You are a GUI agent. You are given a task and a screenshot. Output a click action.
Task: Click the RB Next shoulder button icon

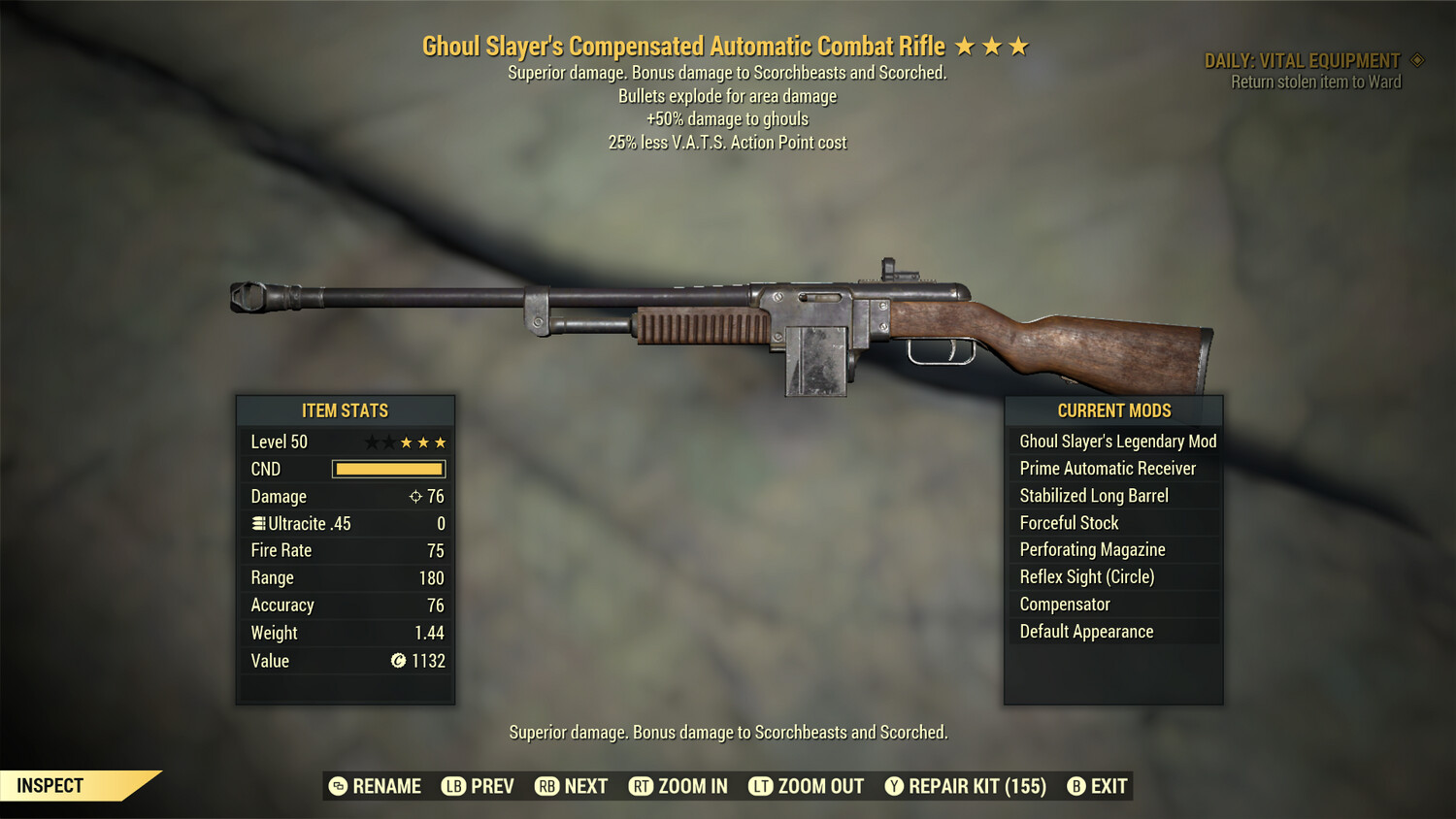point(547,786)
